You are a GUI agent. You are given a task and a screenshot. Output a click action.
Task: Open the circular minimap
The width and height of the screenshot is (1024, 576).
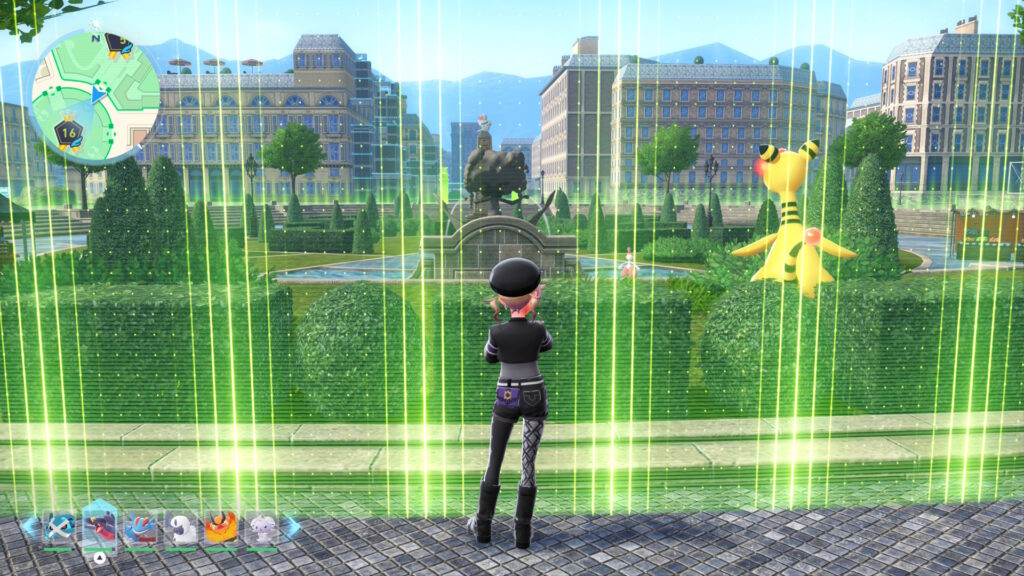click(95, 96)
